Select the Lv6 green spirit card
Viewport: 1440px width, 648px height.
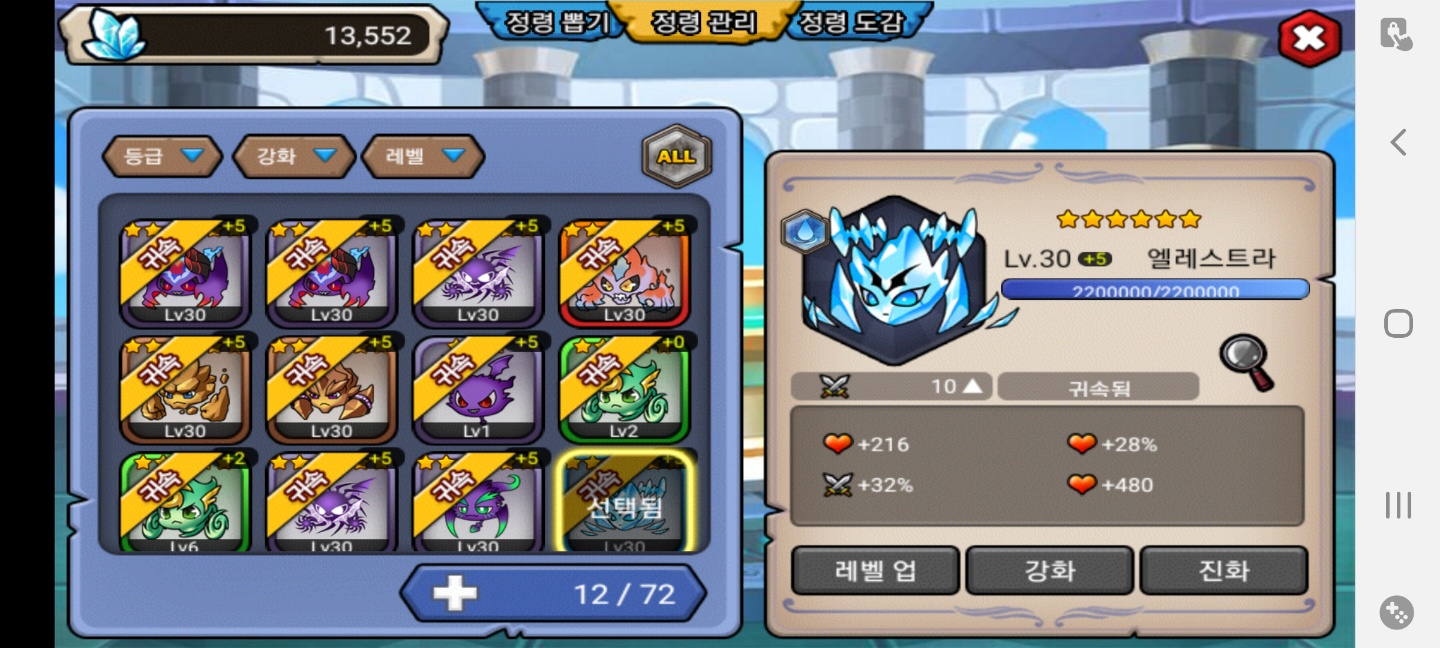pyautogui.click(x=185, y=502)
